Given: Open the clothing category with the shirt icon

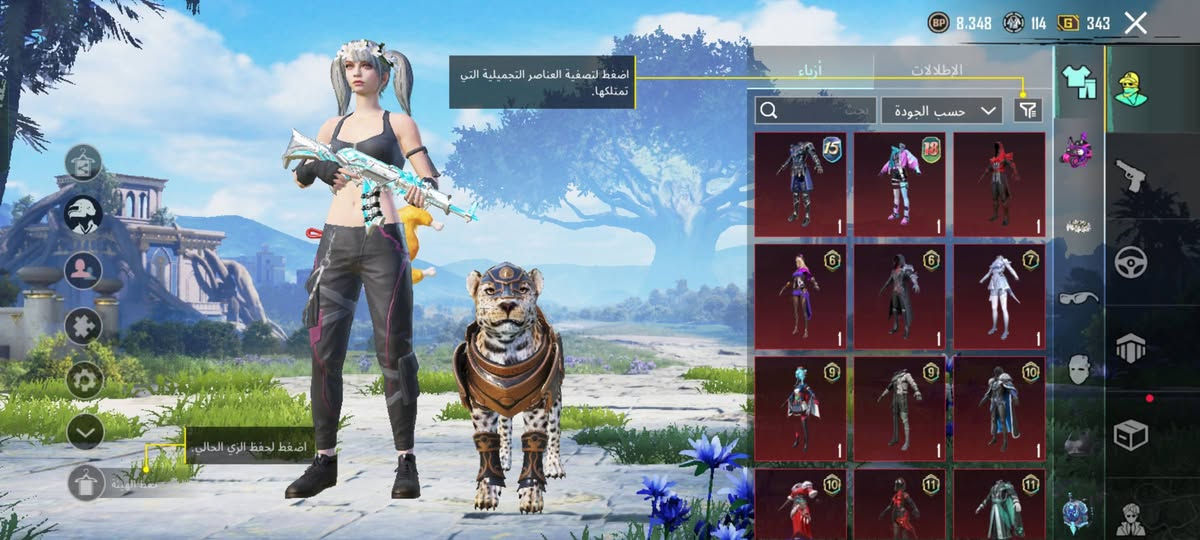Looking at the screenshot, I should 1079,84.
